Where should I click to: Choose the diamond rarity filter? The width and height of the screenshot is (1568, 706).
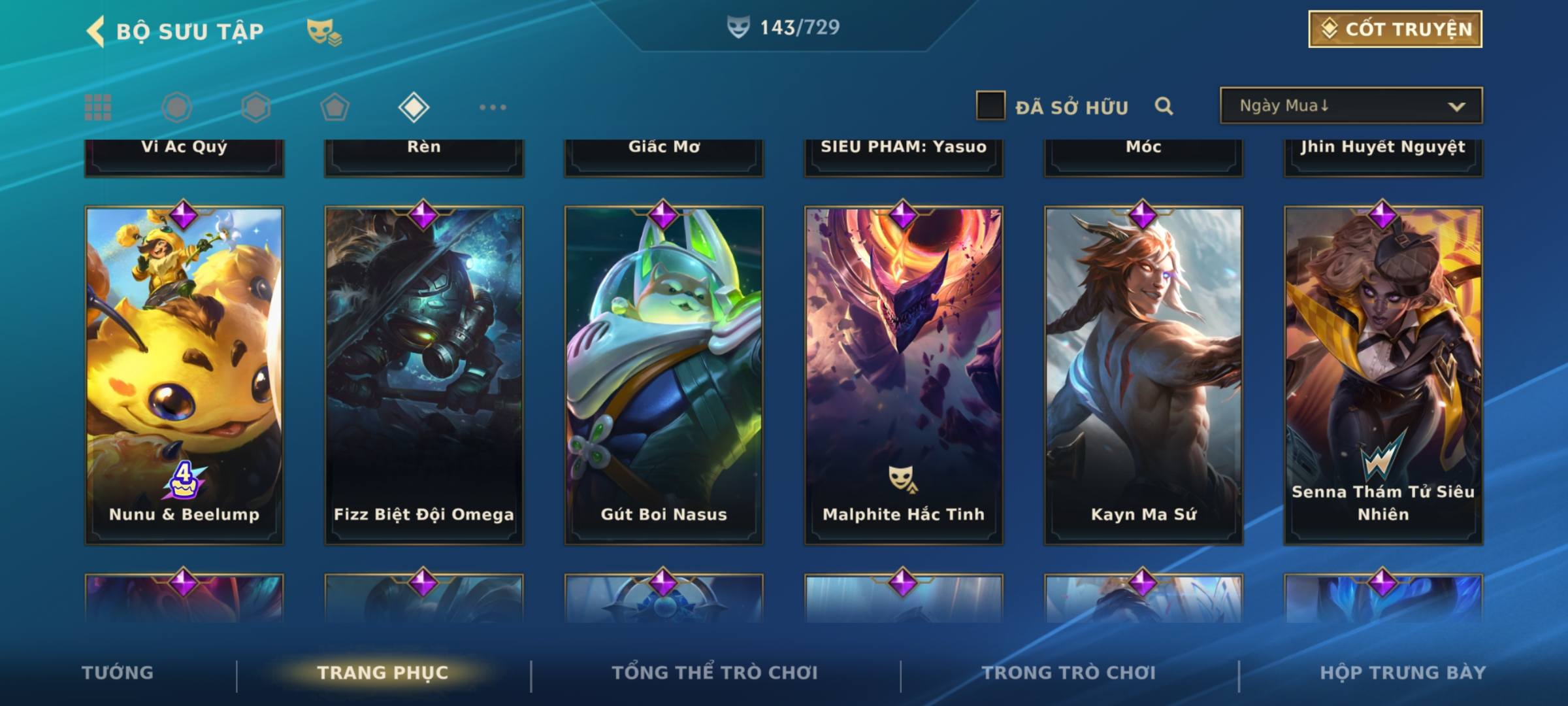click(x=414, y=107)
